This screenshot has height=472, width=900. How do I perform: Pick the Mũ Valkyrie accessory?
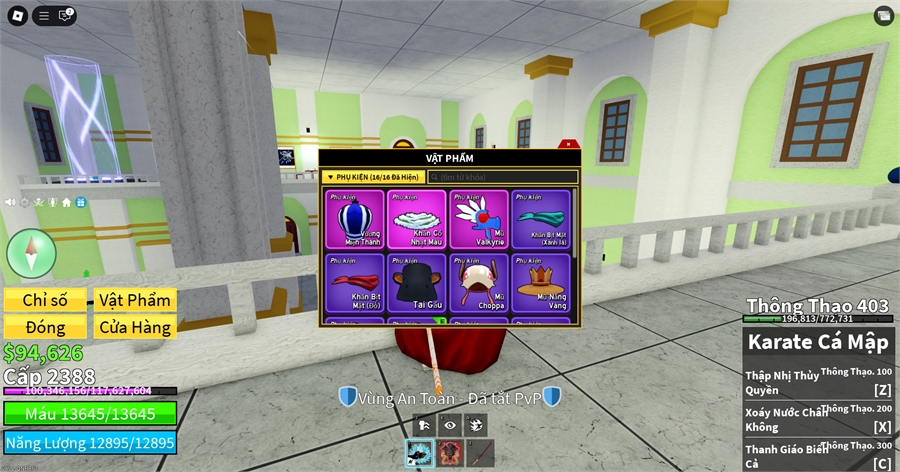[479, 219]
